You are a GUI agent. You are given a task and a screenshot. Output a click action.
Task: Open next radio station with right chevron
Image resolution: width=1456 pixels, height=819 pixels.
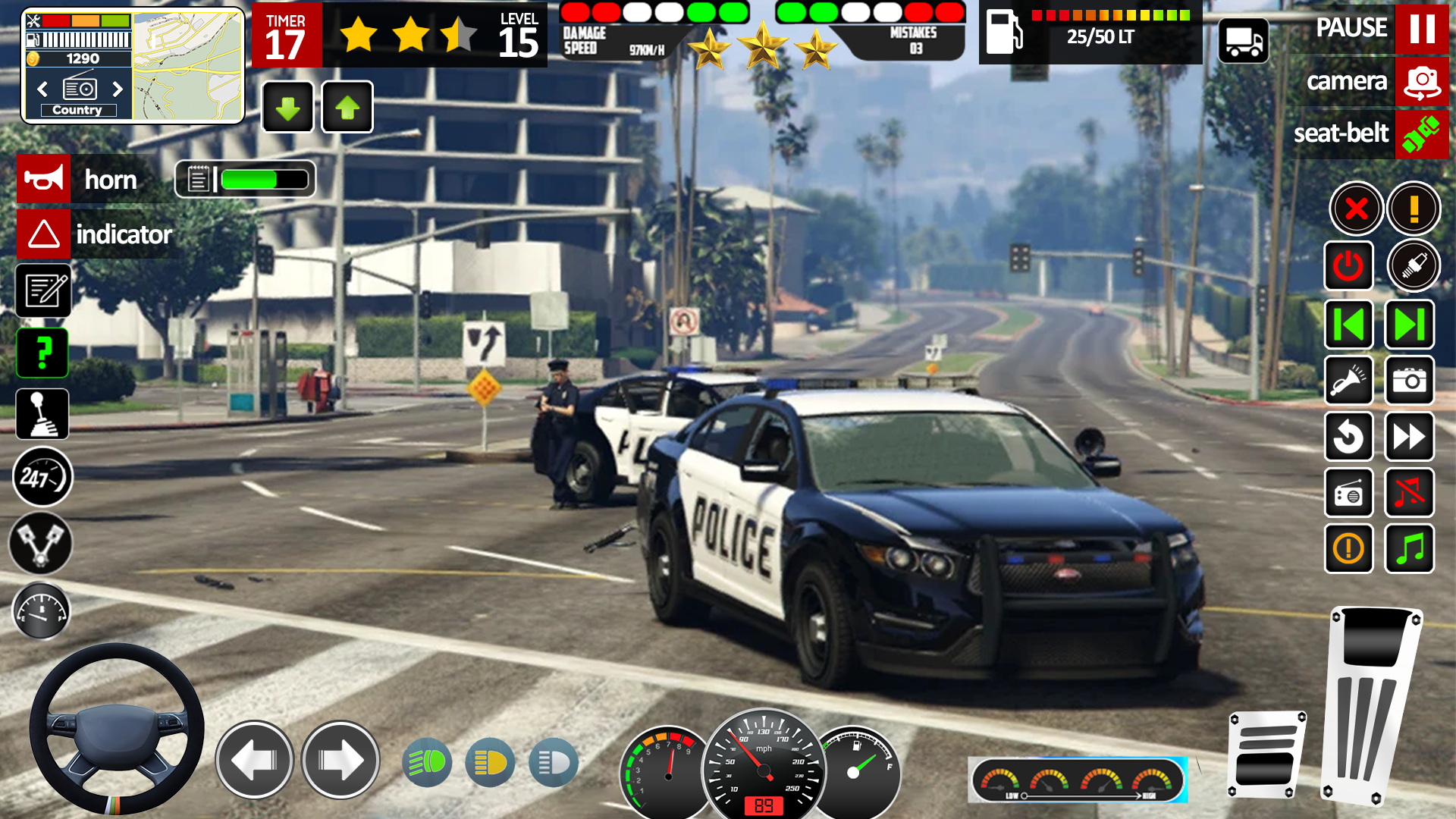[x=118, y=89]
